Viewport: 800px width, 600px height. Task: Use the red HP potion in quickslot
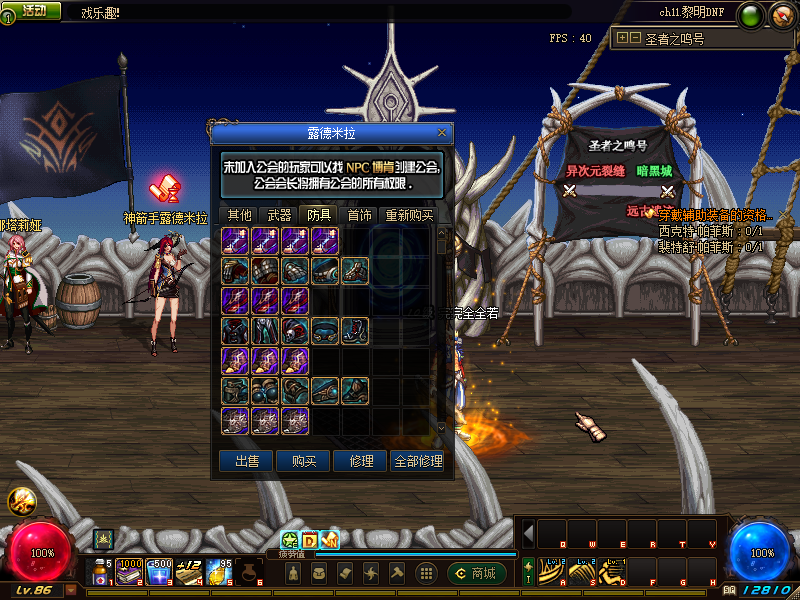point(102,573)
